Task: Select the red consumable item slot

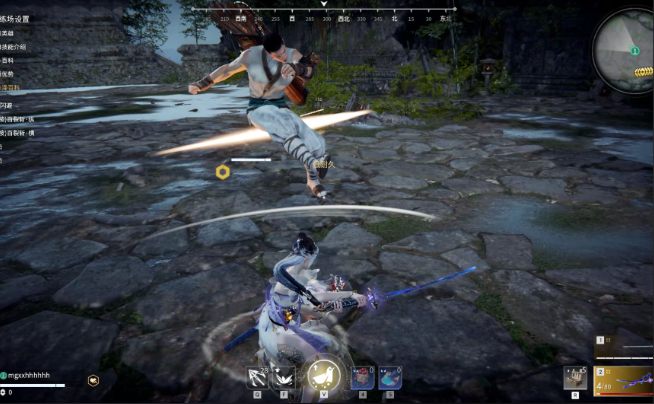Action: [361, 377]
